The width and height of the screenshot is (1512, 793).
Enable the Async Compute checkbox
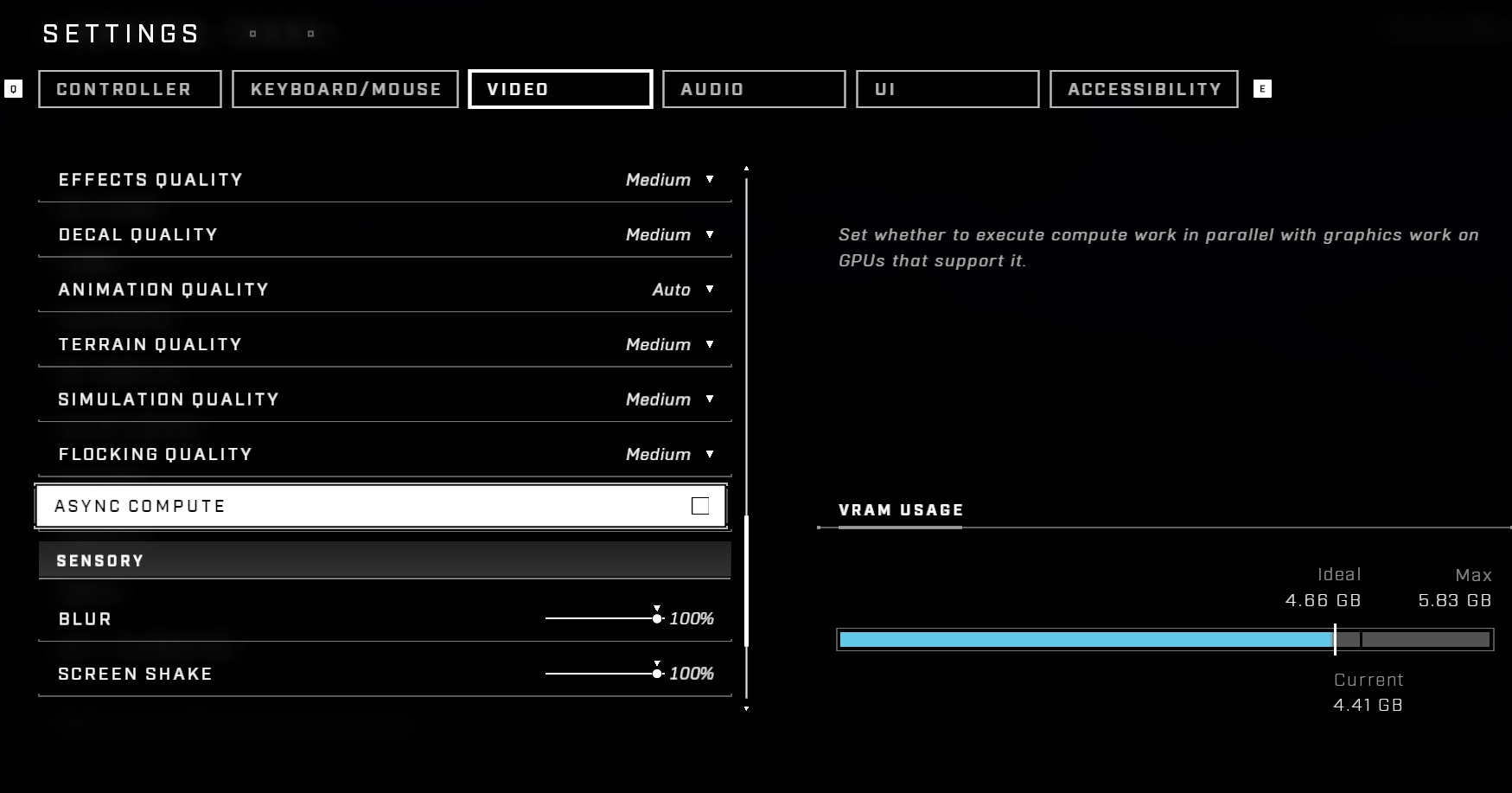click(700, 506)
